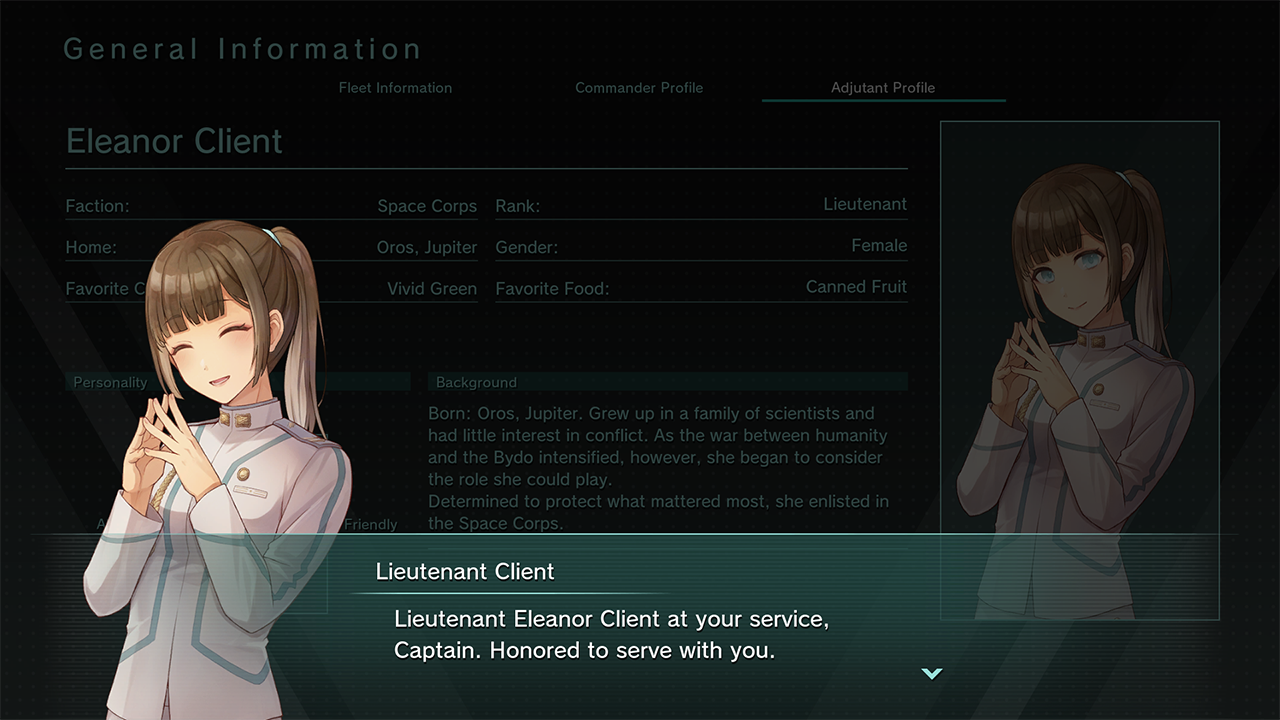
Task: Advance dialogue with the down arrow
Action: coord(932,674)
